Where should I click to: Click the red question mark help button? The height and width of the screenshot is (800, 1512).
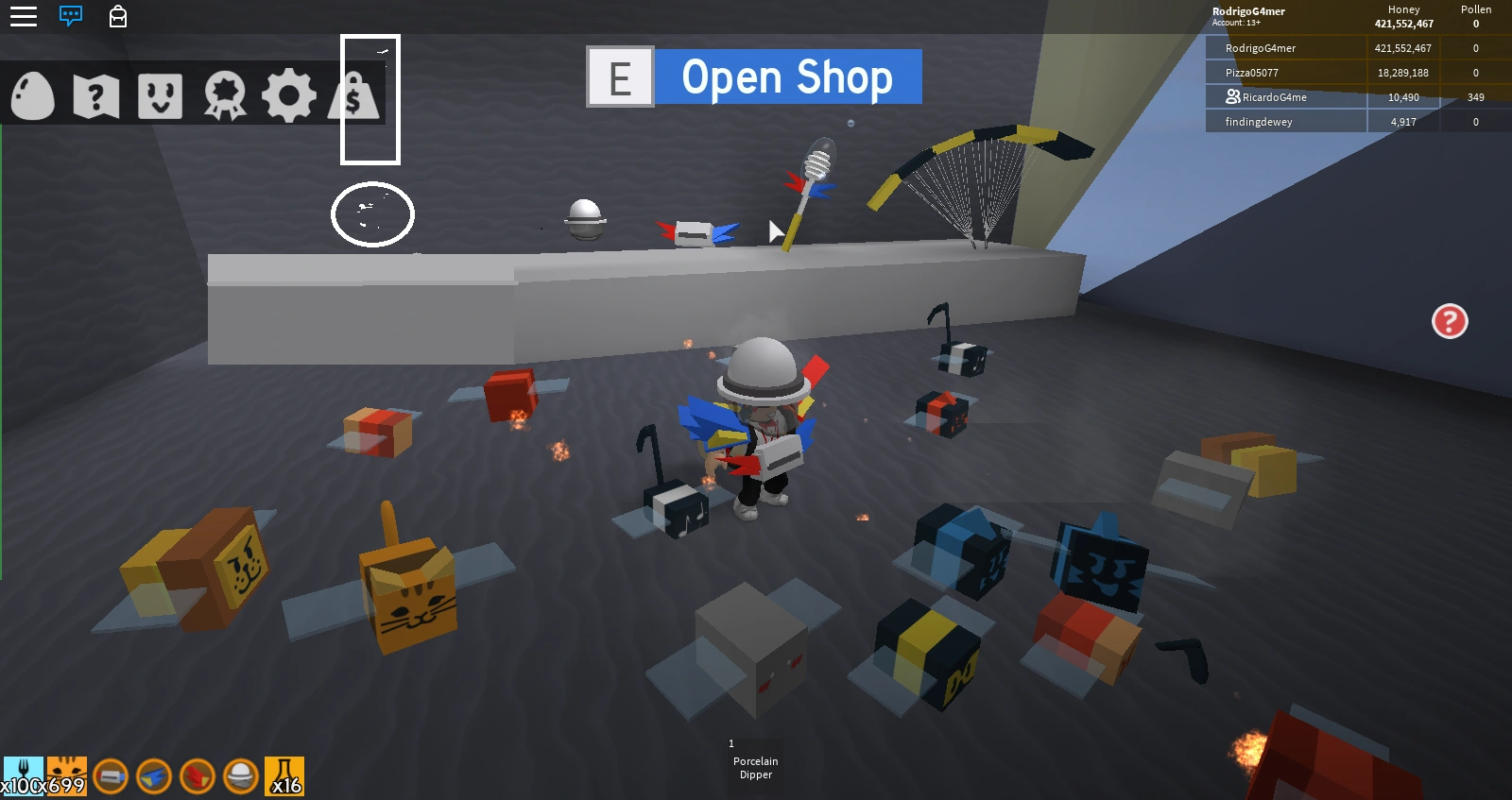1449,322
